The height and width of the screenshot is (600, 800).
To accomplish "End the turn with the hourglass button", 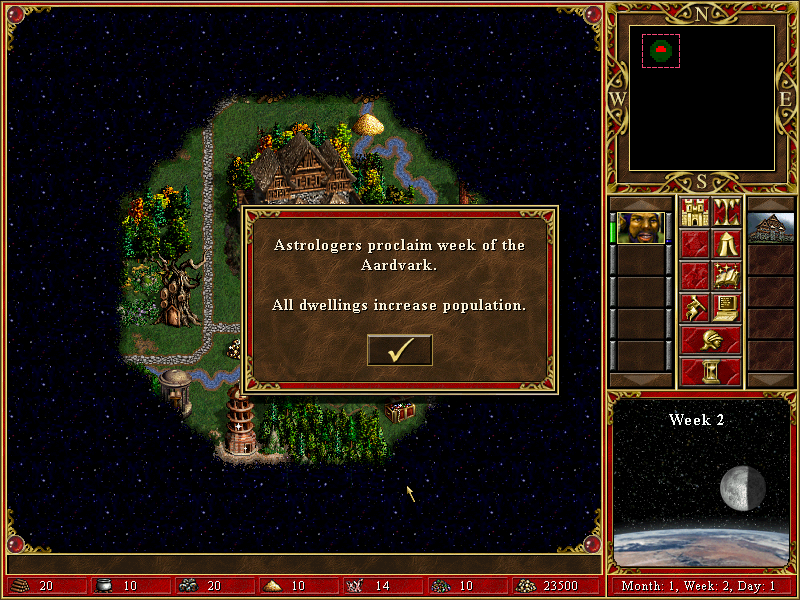I will [710, 371].
